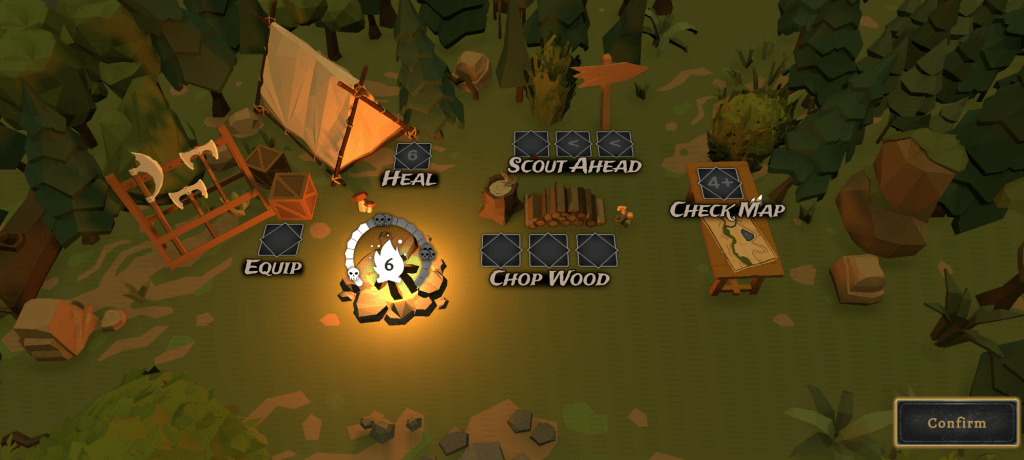
Task: Click the Confirm button
Action: tap(956, 422)
